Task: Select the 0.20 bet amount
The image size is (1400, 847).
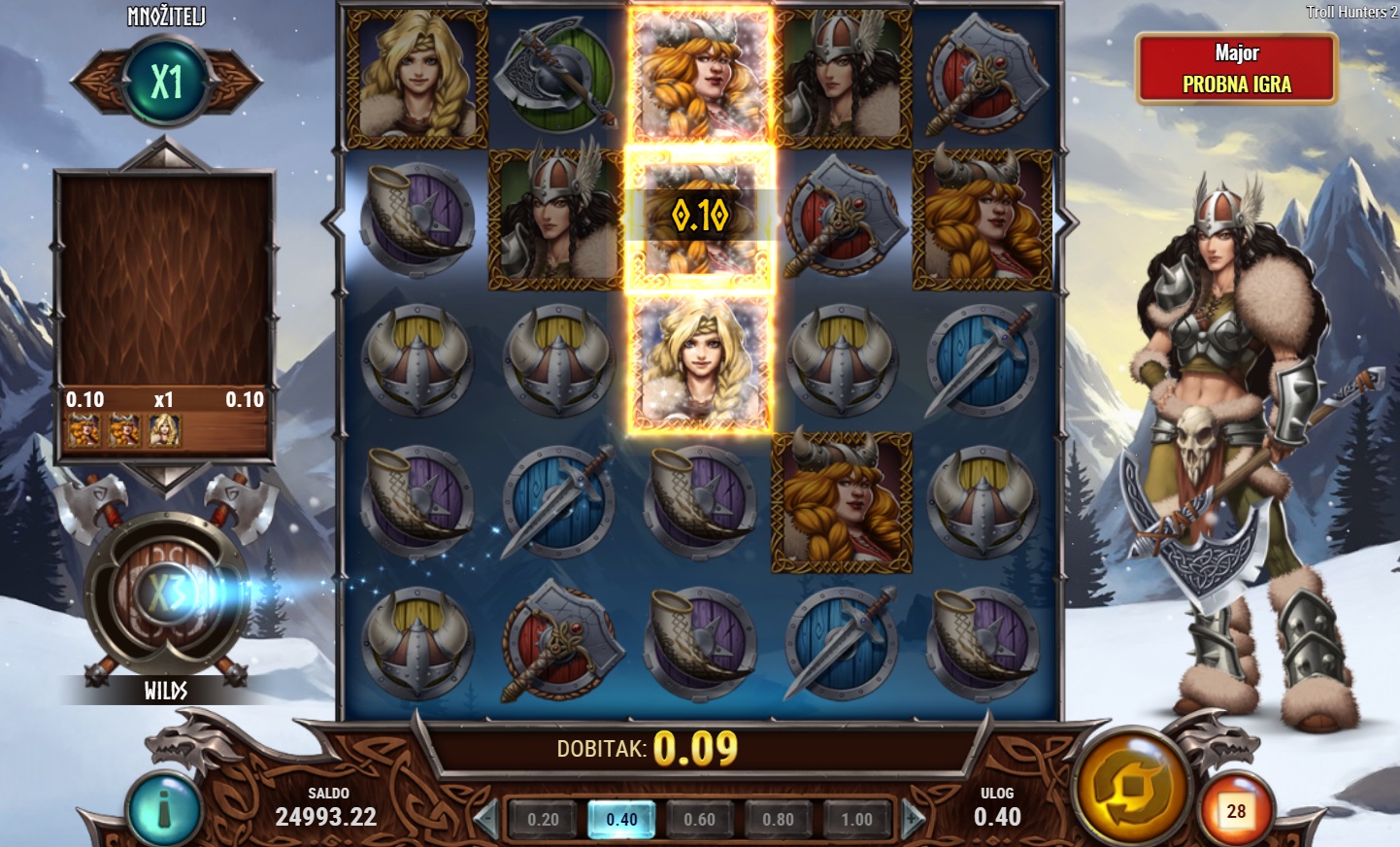Action: click(543, 820)
